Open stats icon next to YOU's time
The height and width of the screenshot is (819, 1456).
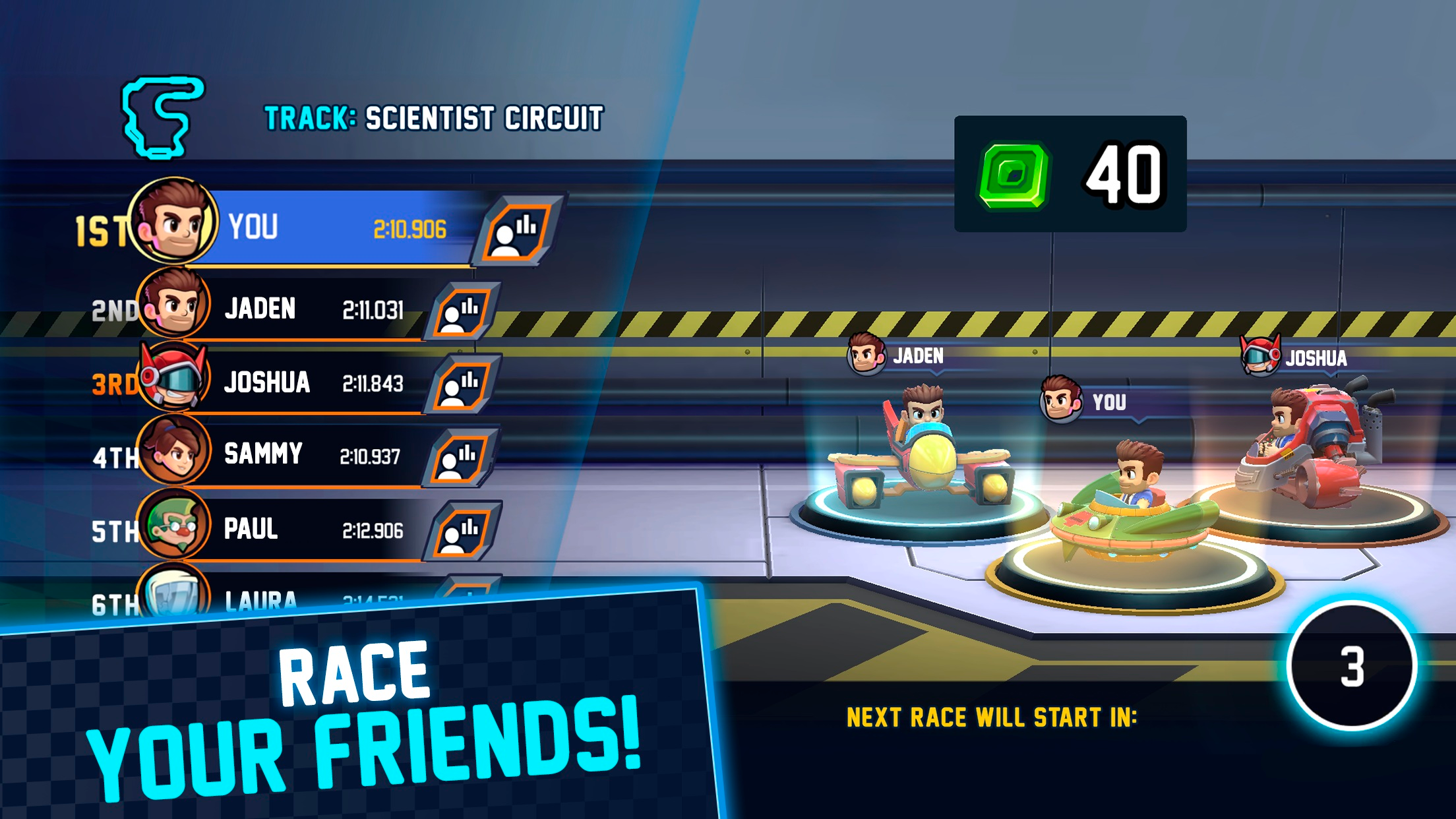518,231
